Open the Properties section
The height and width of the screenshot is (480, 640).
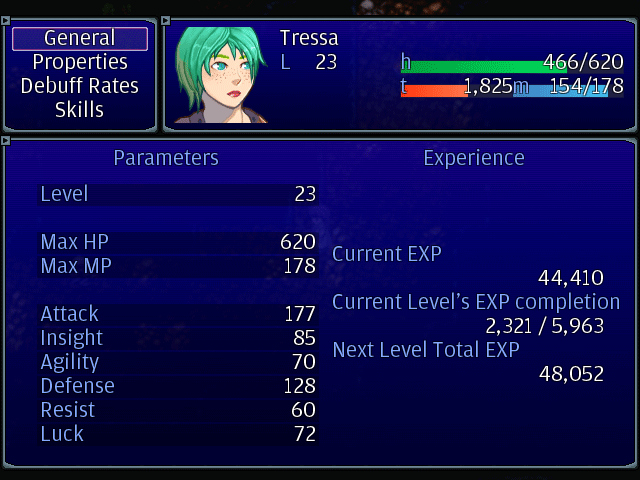pyautogui.click(x=80, y=62)
